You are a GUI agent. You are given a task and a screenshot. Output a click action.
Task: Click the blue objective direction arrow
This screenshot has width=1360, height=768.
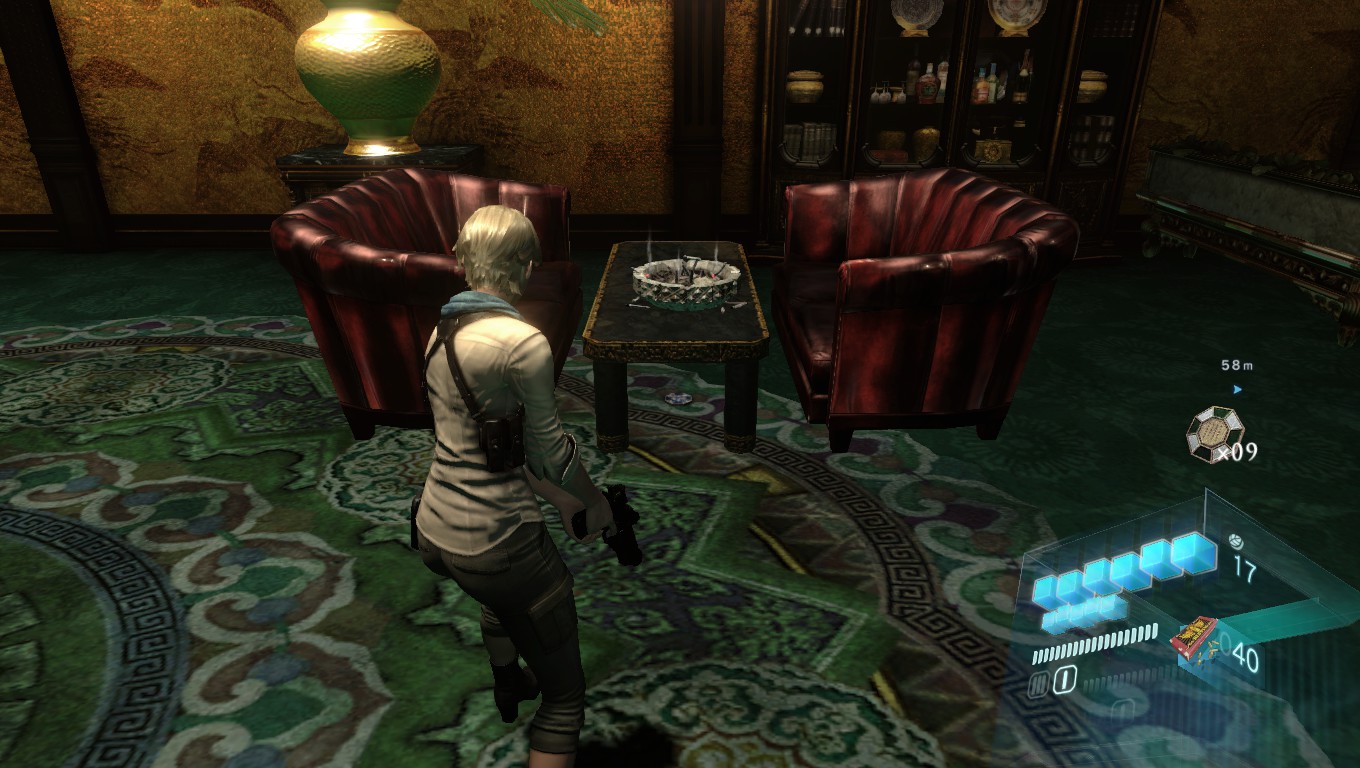click(1237, 389)
